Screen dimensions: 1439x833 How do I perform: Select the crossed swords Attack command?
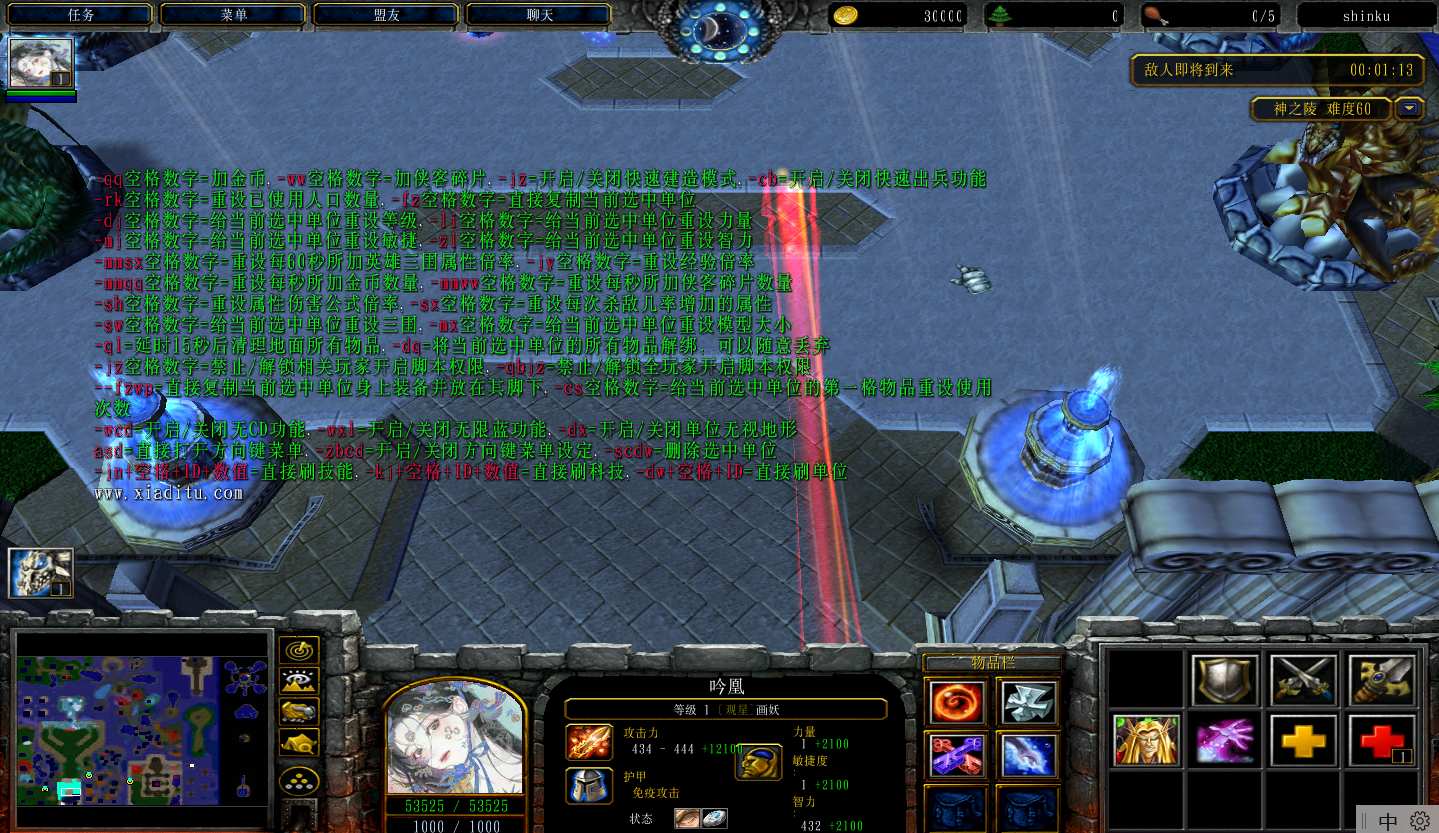click(1304, 681)
